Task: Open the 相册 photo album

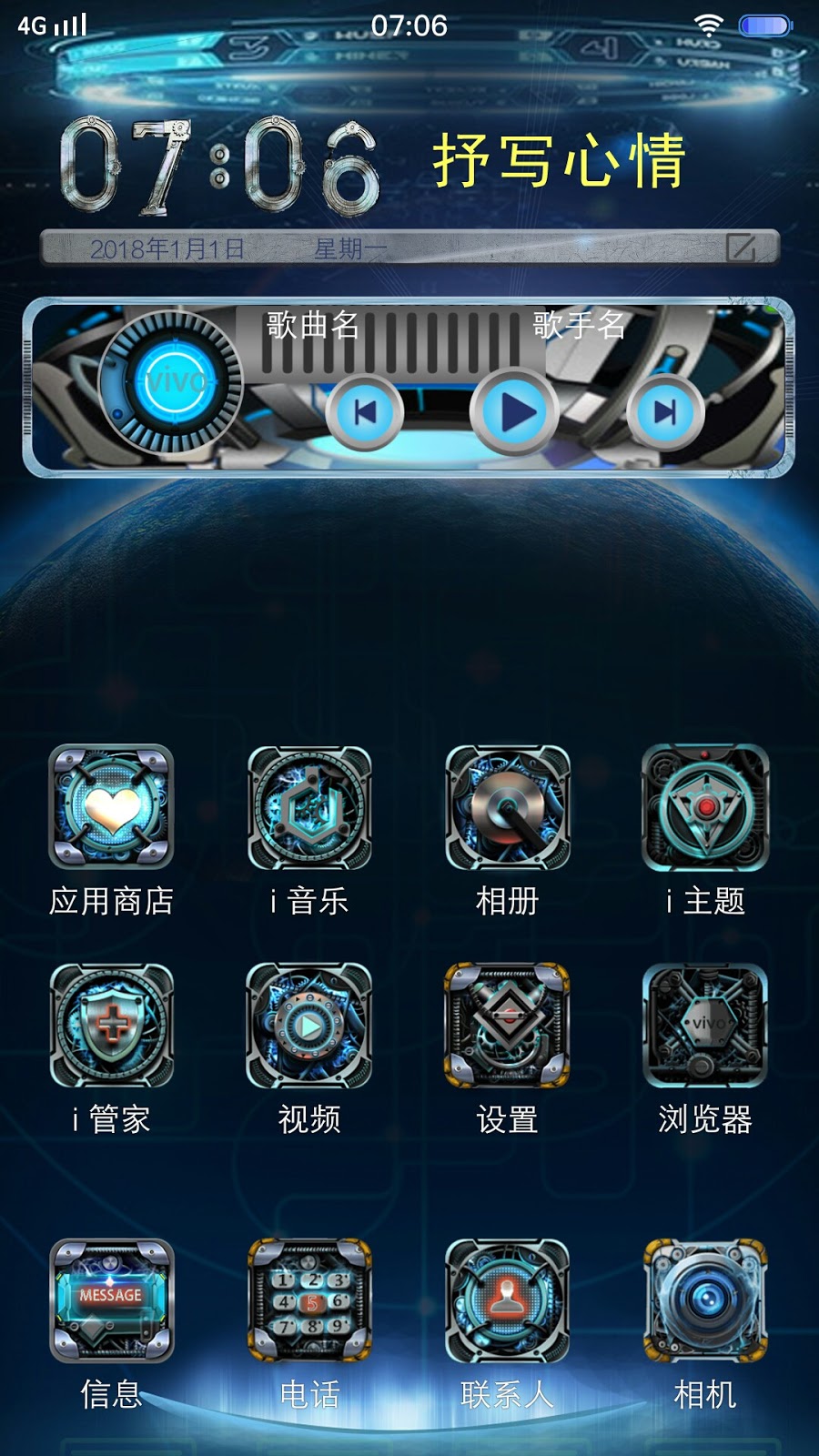Action: pos(508,806)
